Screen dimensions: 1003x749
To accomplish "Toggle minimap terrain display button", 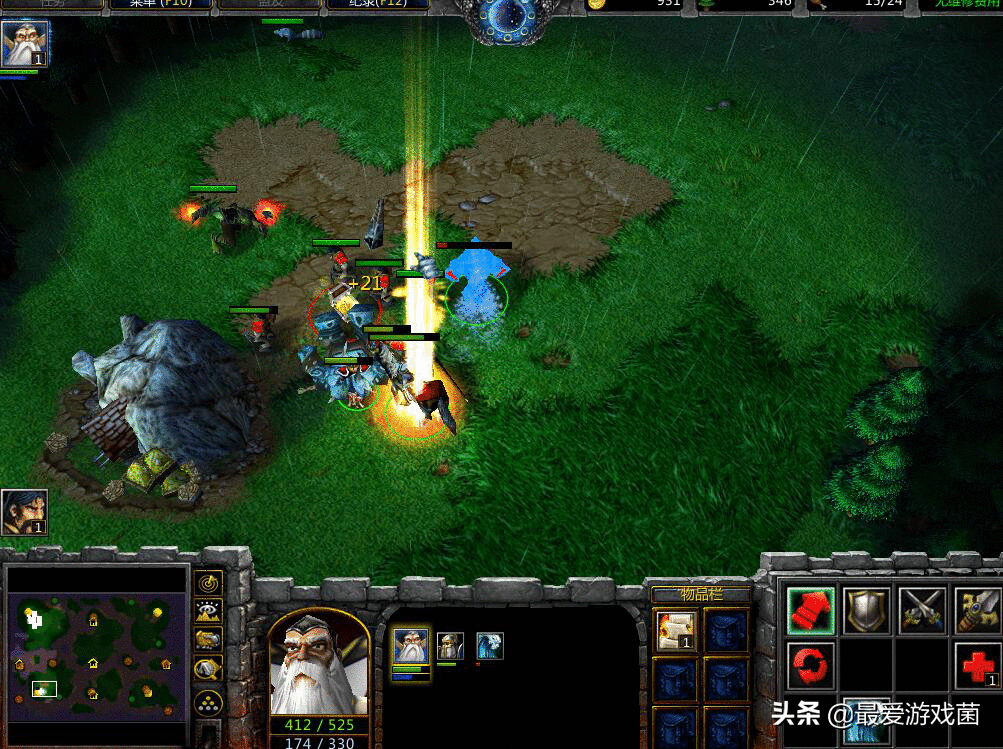I will coord(208,613).
